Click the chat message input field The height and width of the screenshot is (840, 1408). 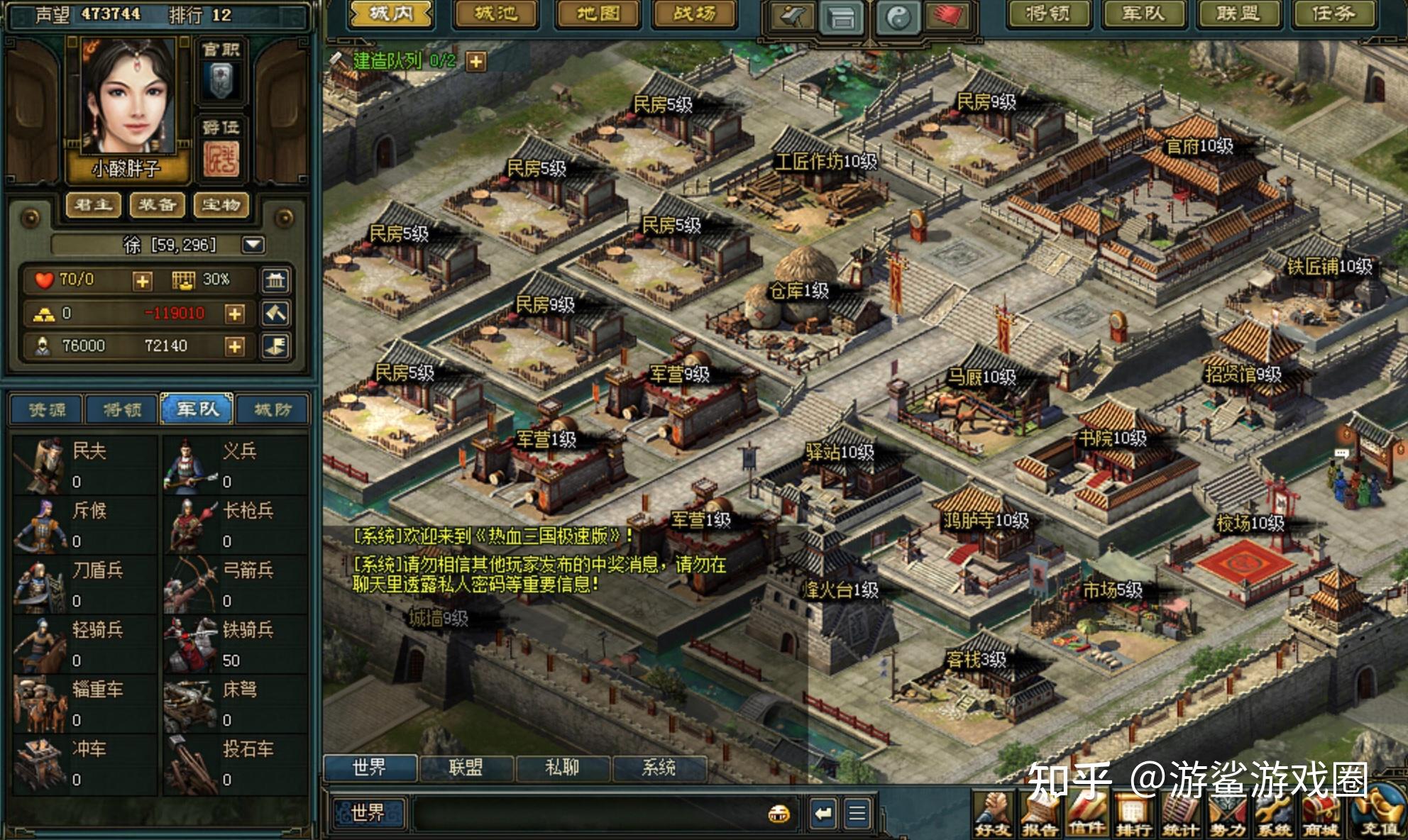pos(589,813)
